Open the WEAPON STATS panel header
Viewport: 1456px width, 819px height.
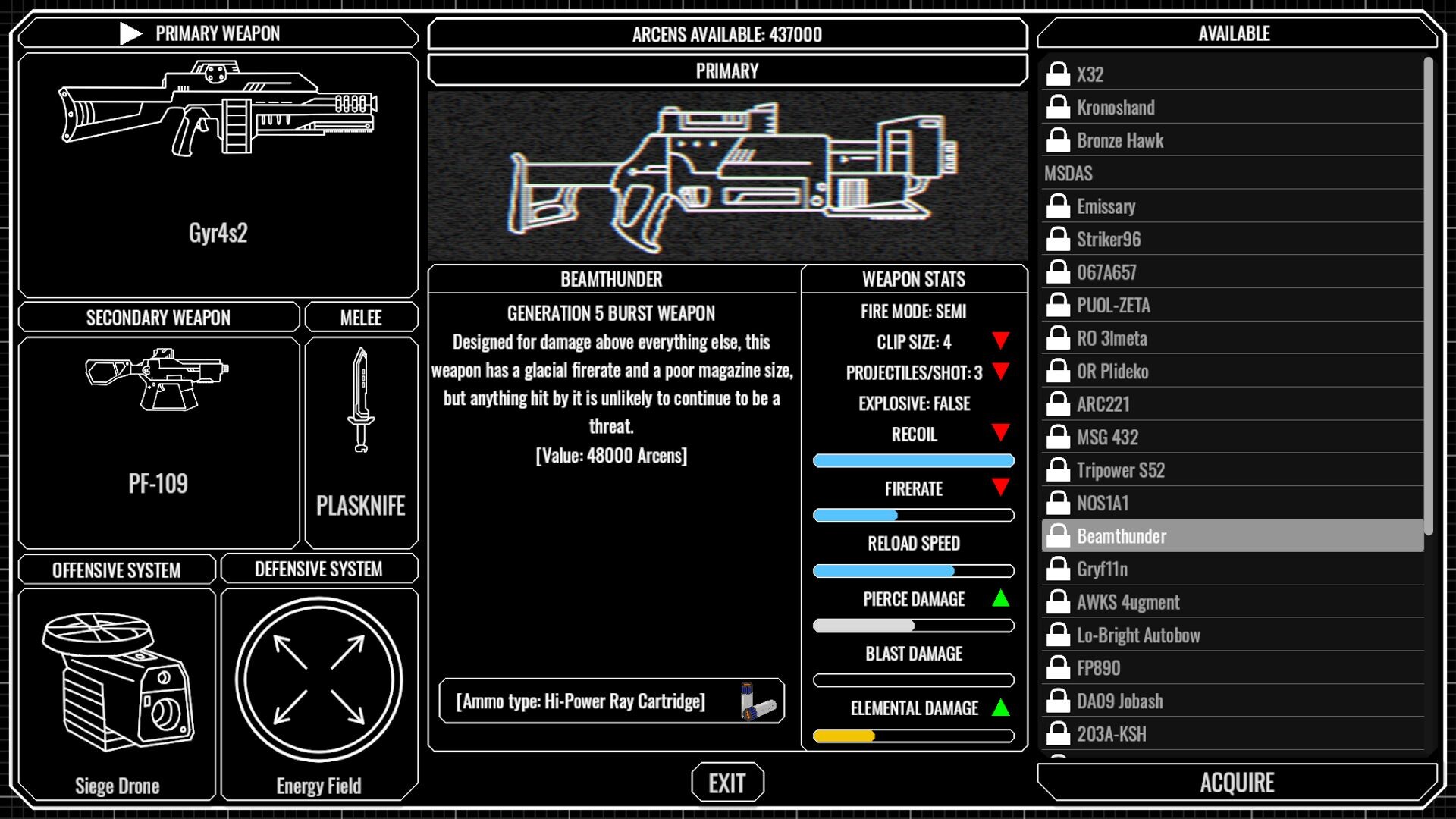click(913, 278)
